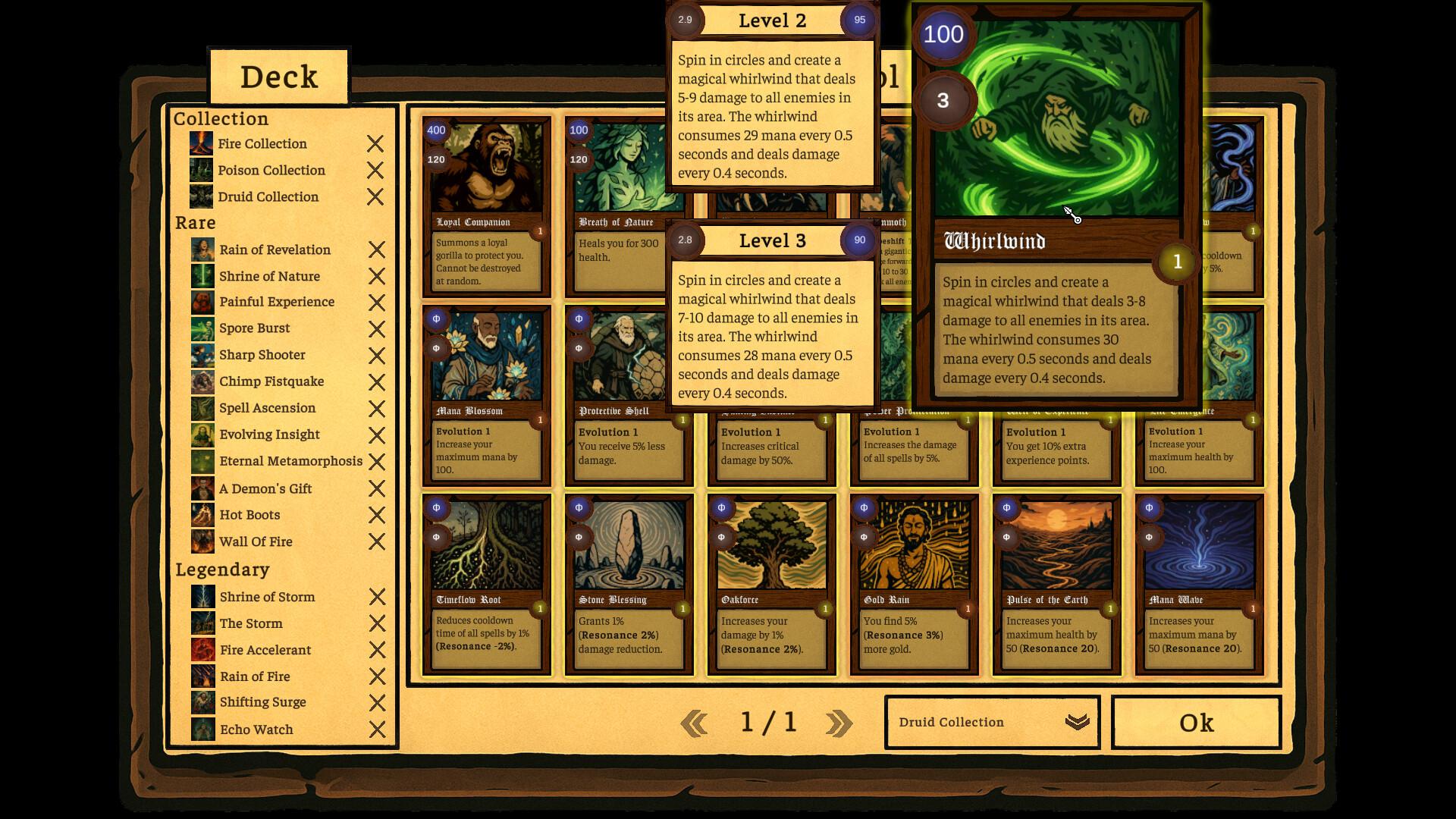
Task: Click the Poison Collection icon
Action: pos(201,170)
